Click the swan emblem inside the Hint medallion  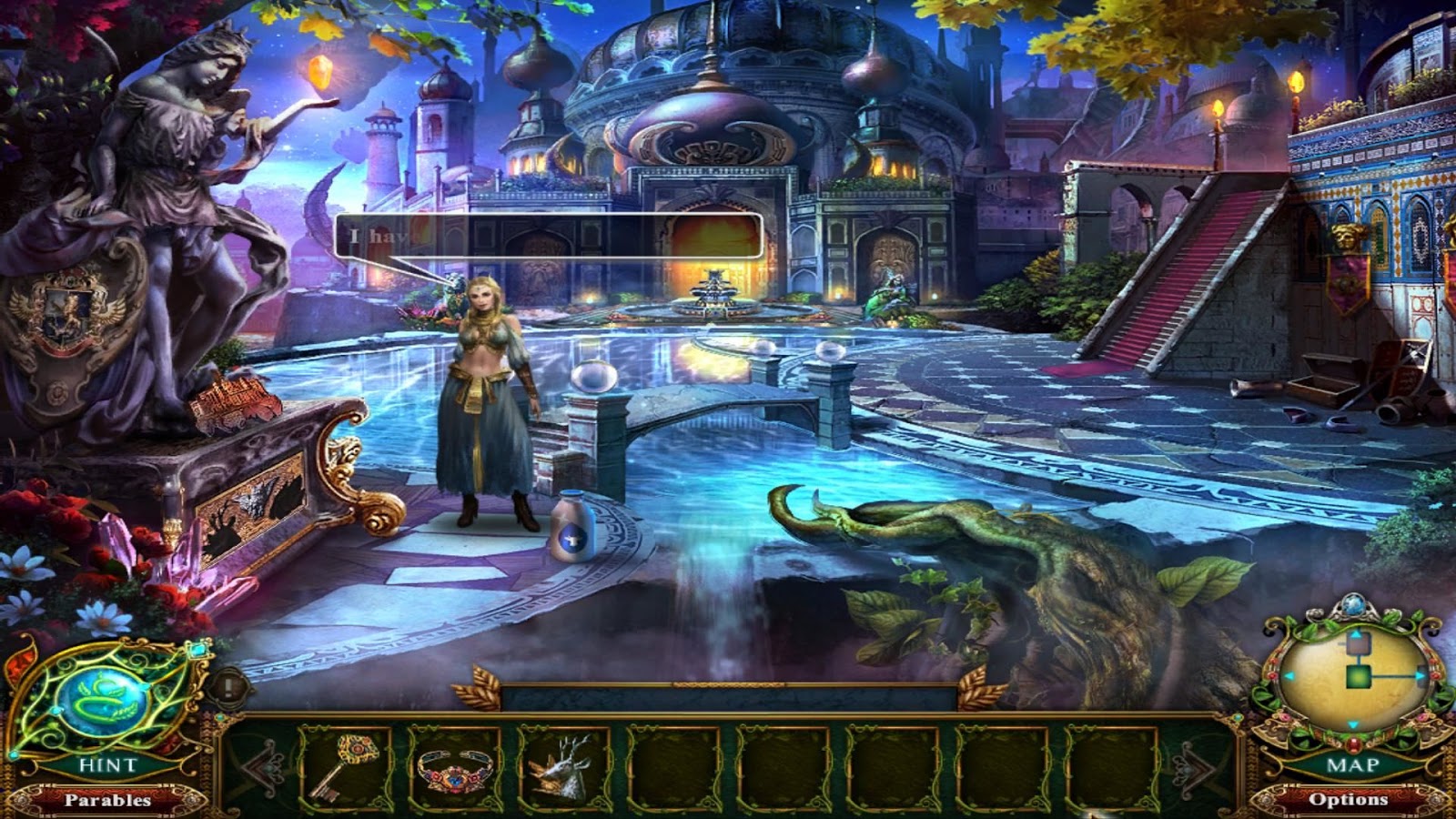pos(101,700)
